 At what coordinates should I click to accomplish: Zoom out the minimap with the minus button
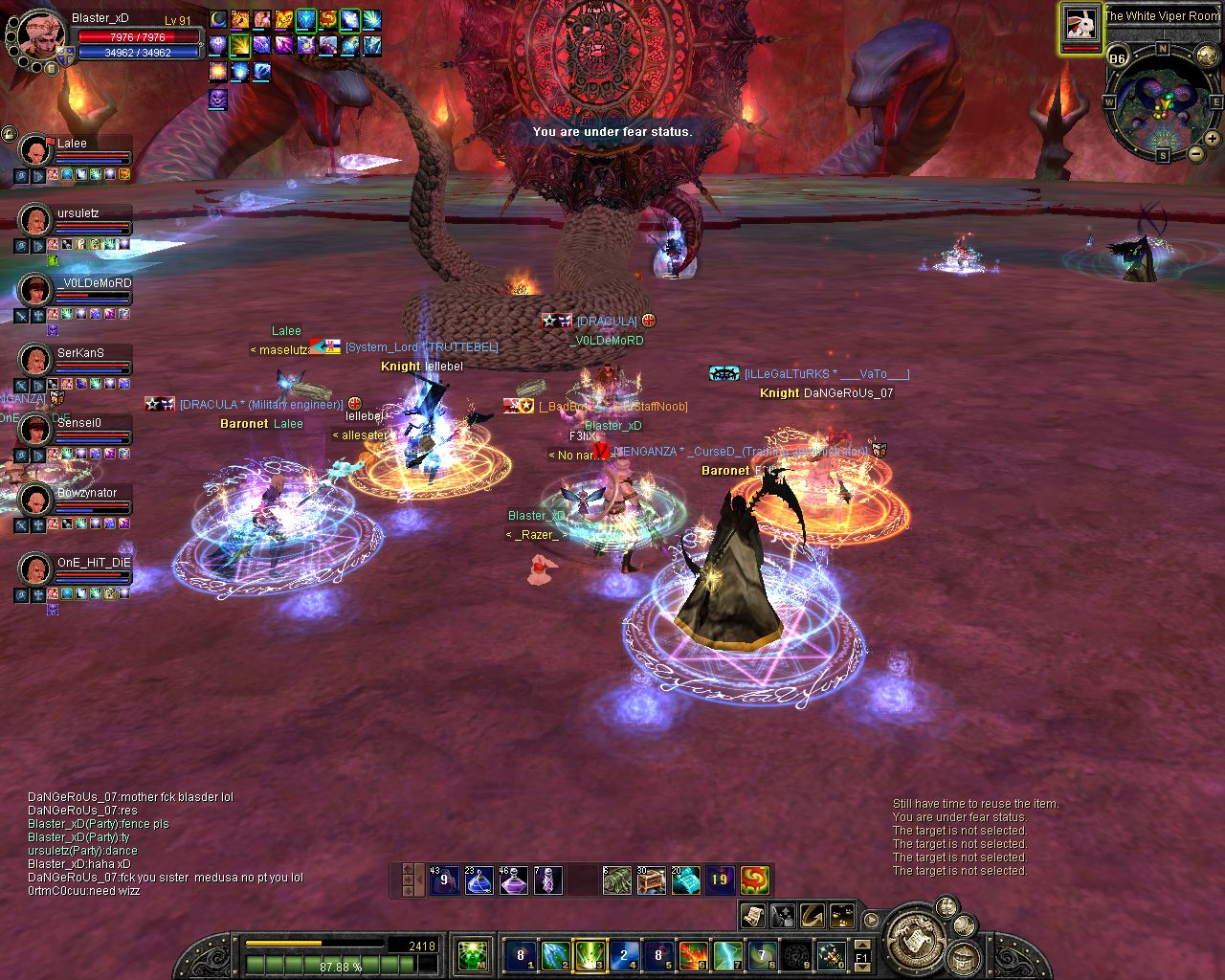coord(1195,153)
